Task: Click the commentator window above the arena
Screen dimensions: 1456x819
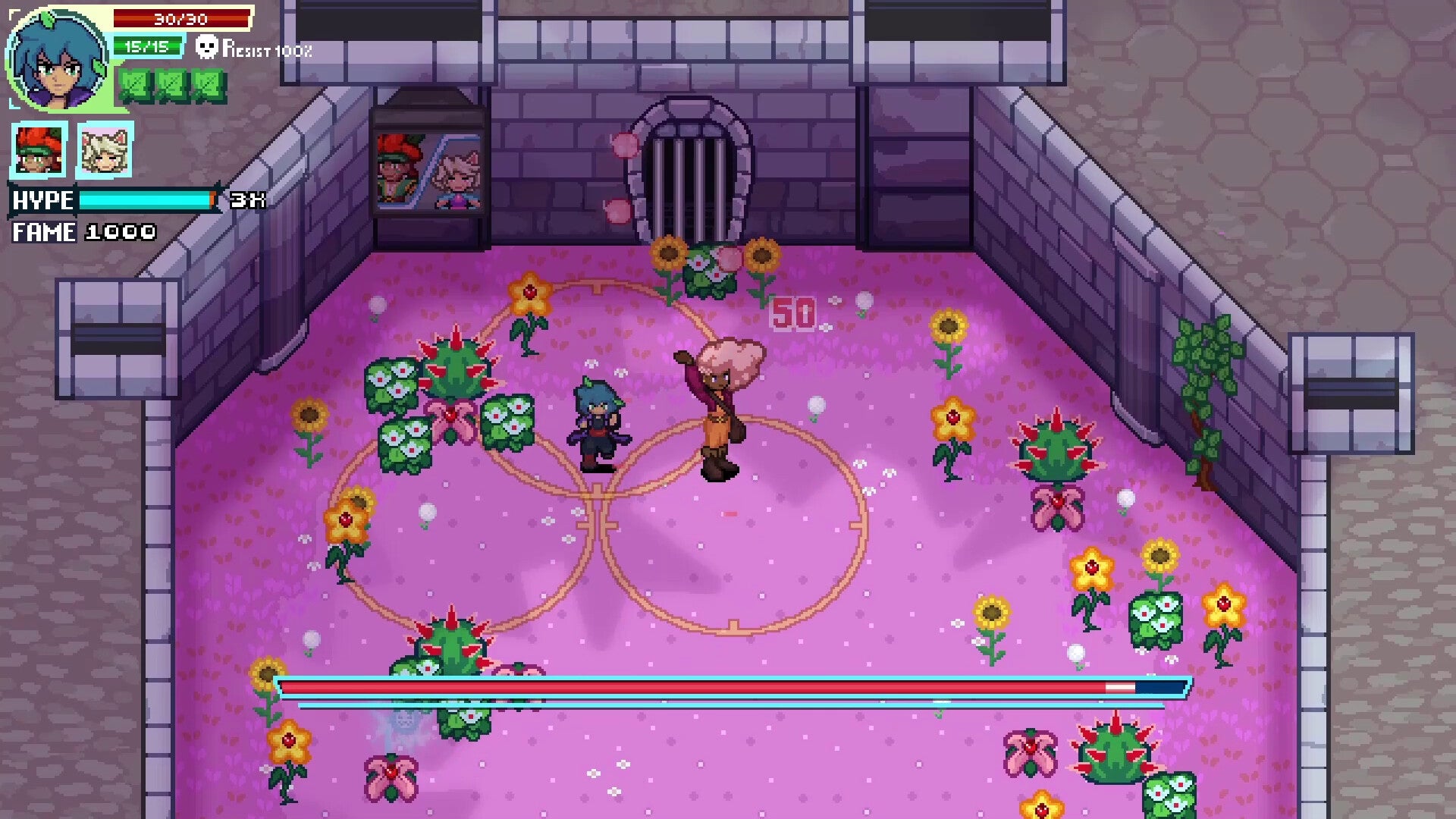Action: click(x=430, y=159)
